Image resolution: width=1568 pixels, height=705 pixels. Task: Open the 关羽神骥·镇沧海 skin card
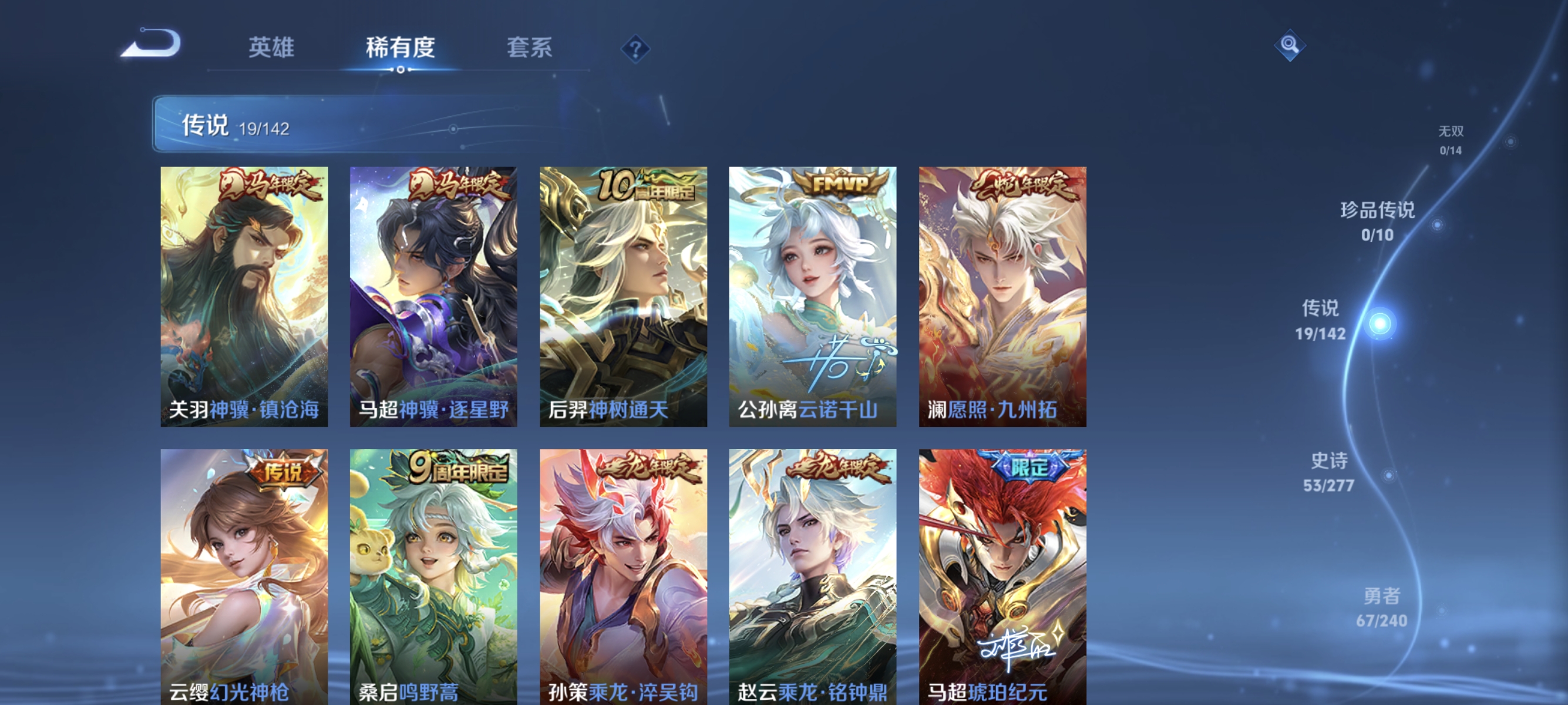click(x=245, y=298)
